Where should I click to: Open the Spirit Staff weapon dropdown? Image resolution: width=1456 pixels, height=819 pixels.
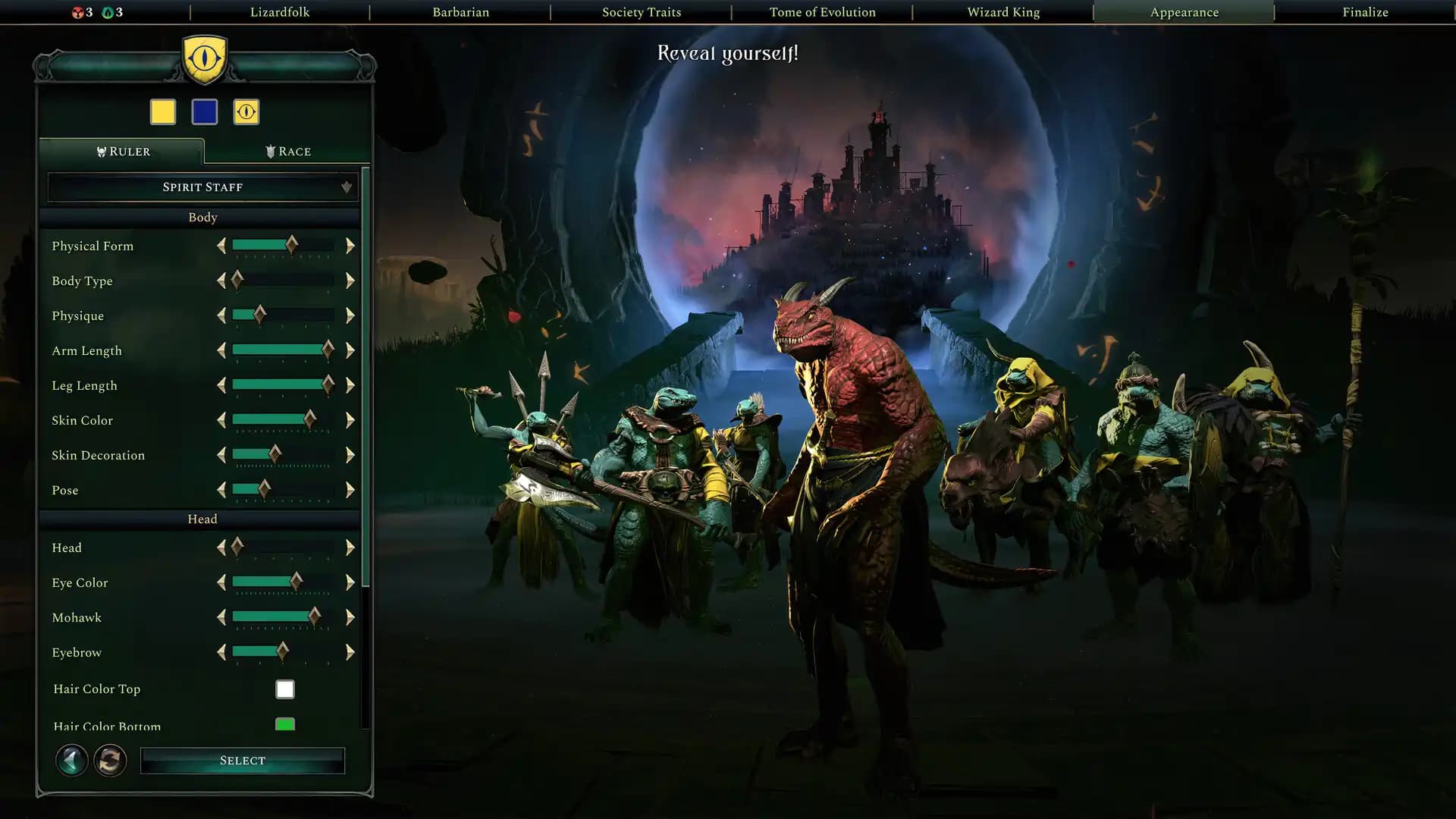(202, 187)
